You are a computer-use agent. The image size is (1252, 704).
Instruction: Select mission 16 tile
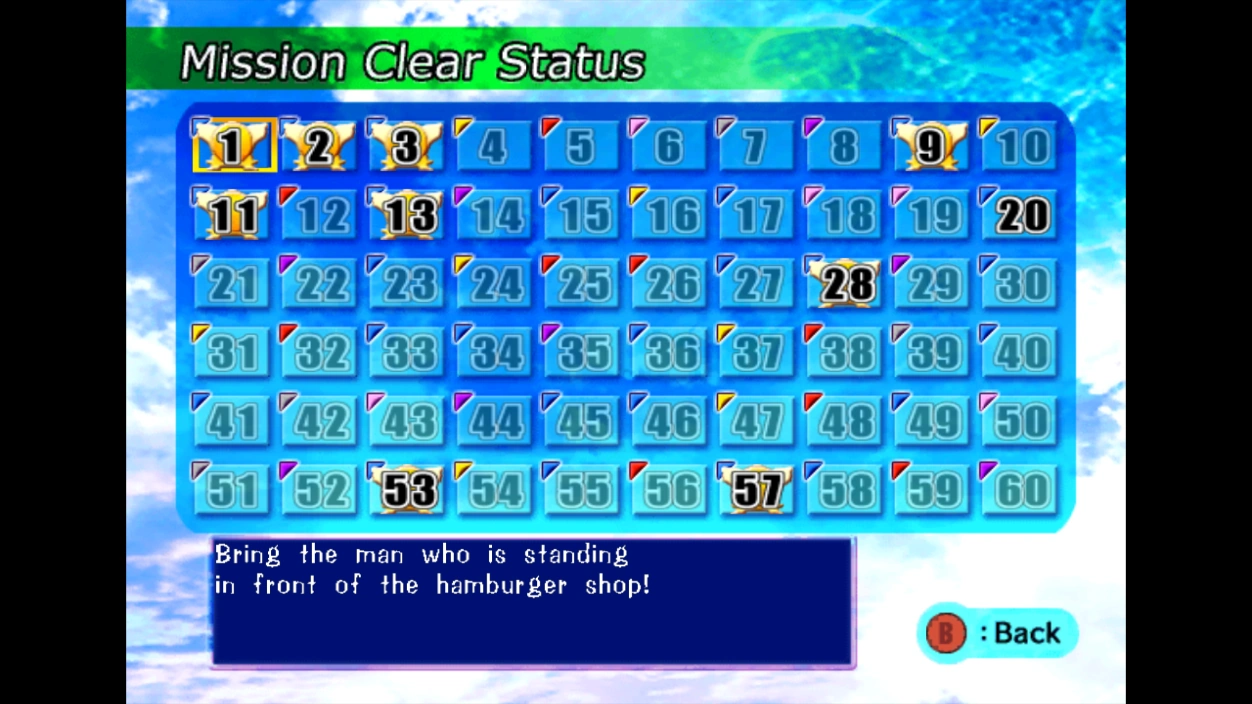[x=669, y=215]
